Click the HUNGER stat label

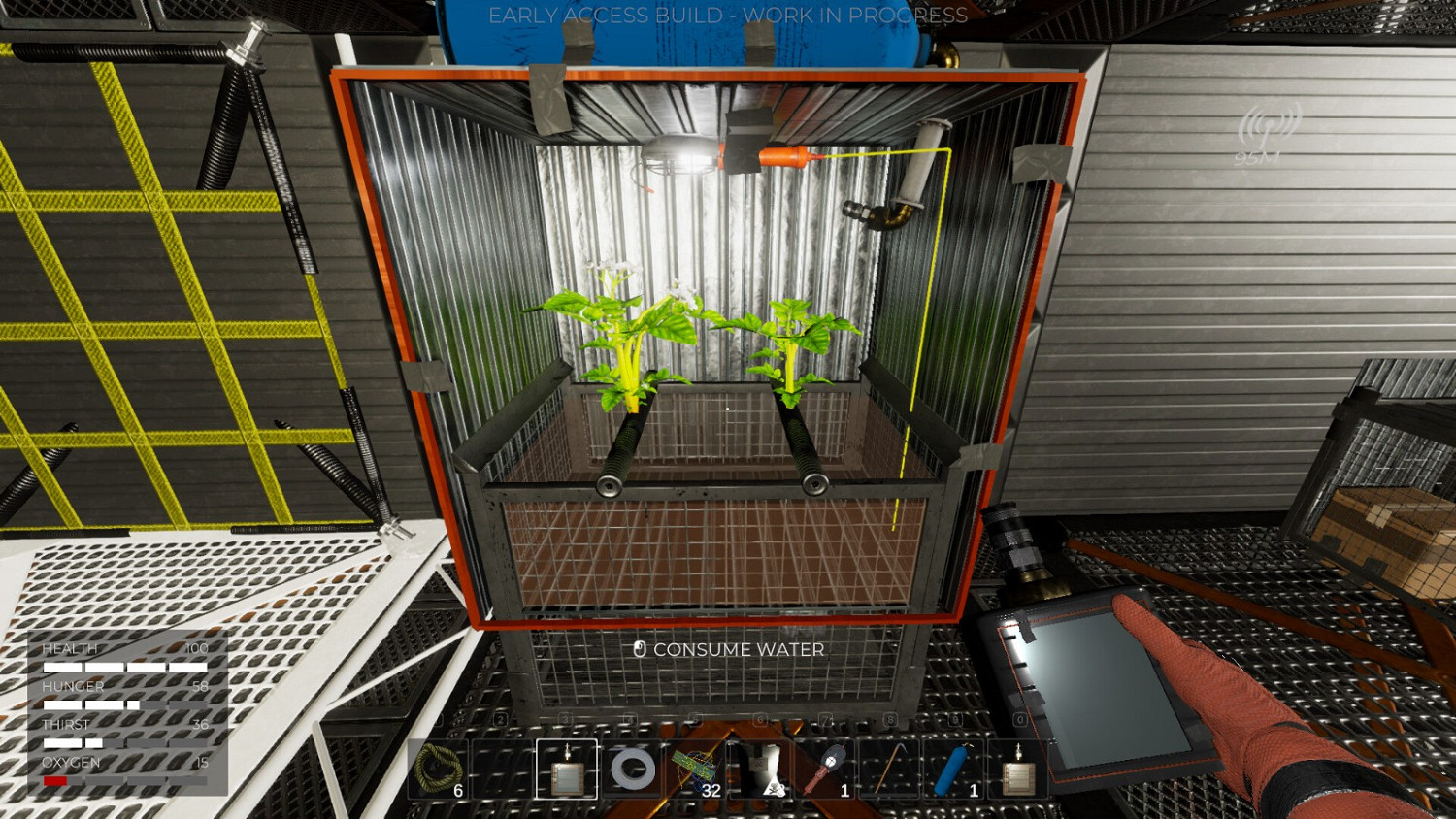coord(72,686)
